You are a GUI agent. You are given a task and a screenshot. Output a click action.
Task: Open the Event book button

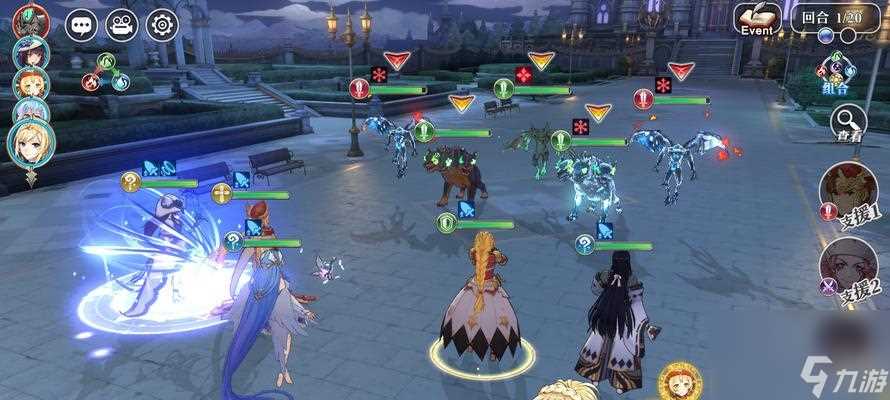(x=760, y=19)
